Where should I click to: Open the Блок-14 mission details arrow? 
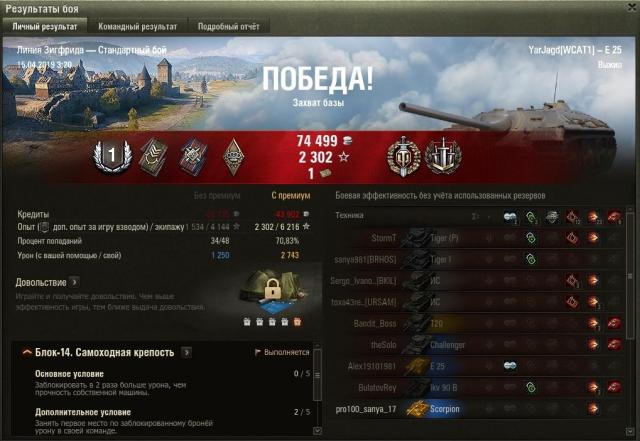pyautogui.click(x=187, y=352)
